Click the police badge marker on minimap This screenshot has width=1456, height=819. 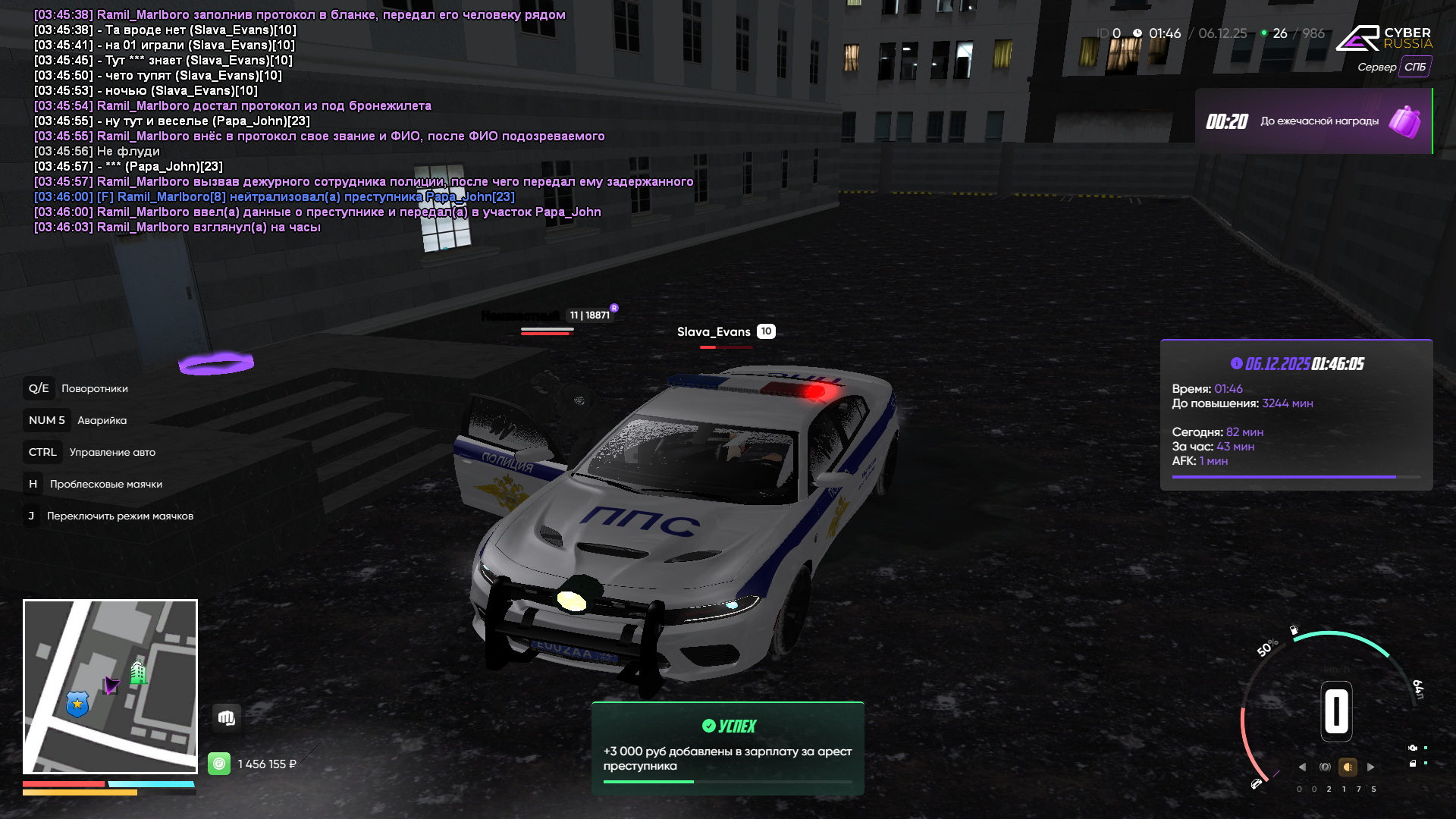coord(77,704)
